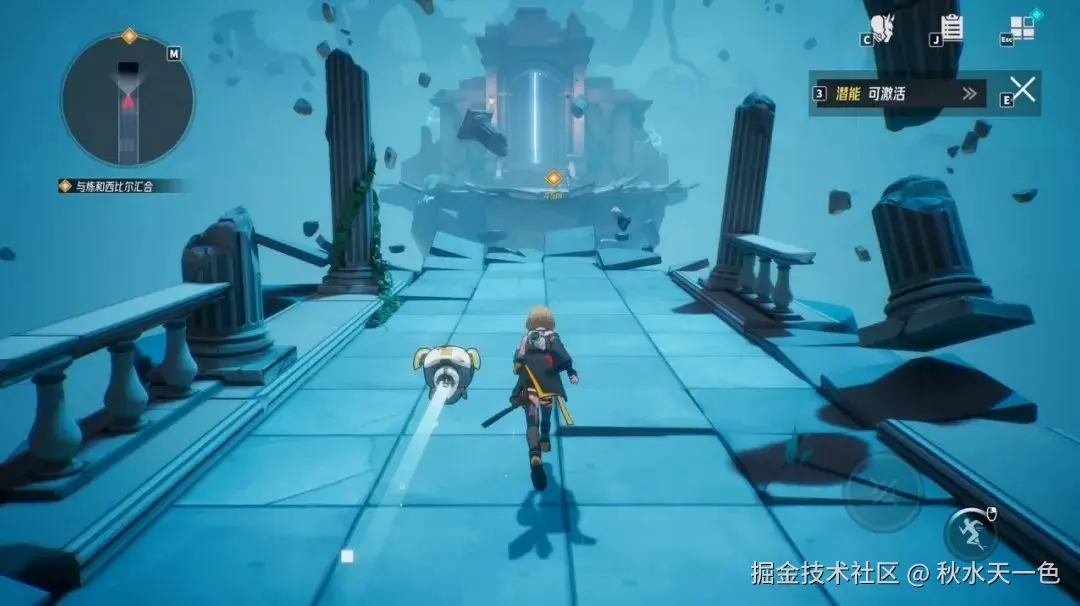Screen dimensions: 1080x606
Task: Activate the sprint running figure button
Action: point(969,533)
